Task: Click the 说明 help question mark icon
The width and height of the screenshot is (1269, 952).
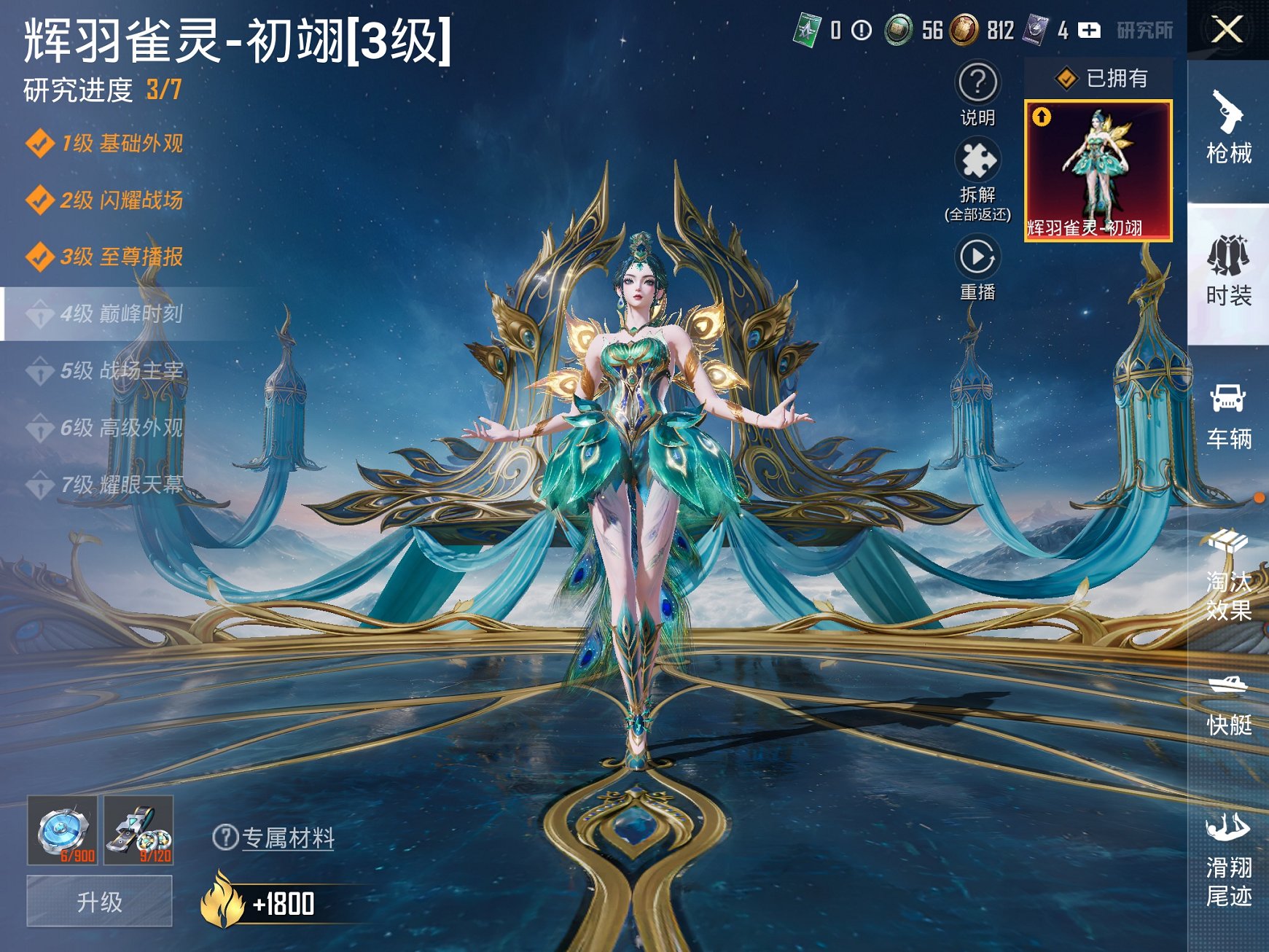Action: (x=977, y=85)
